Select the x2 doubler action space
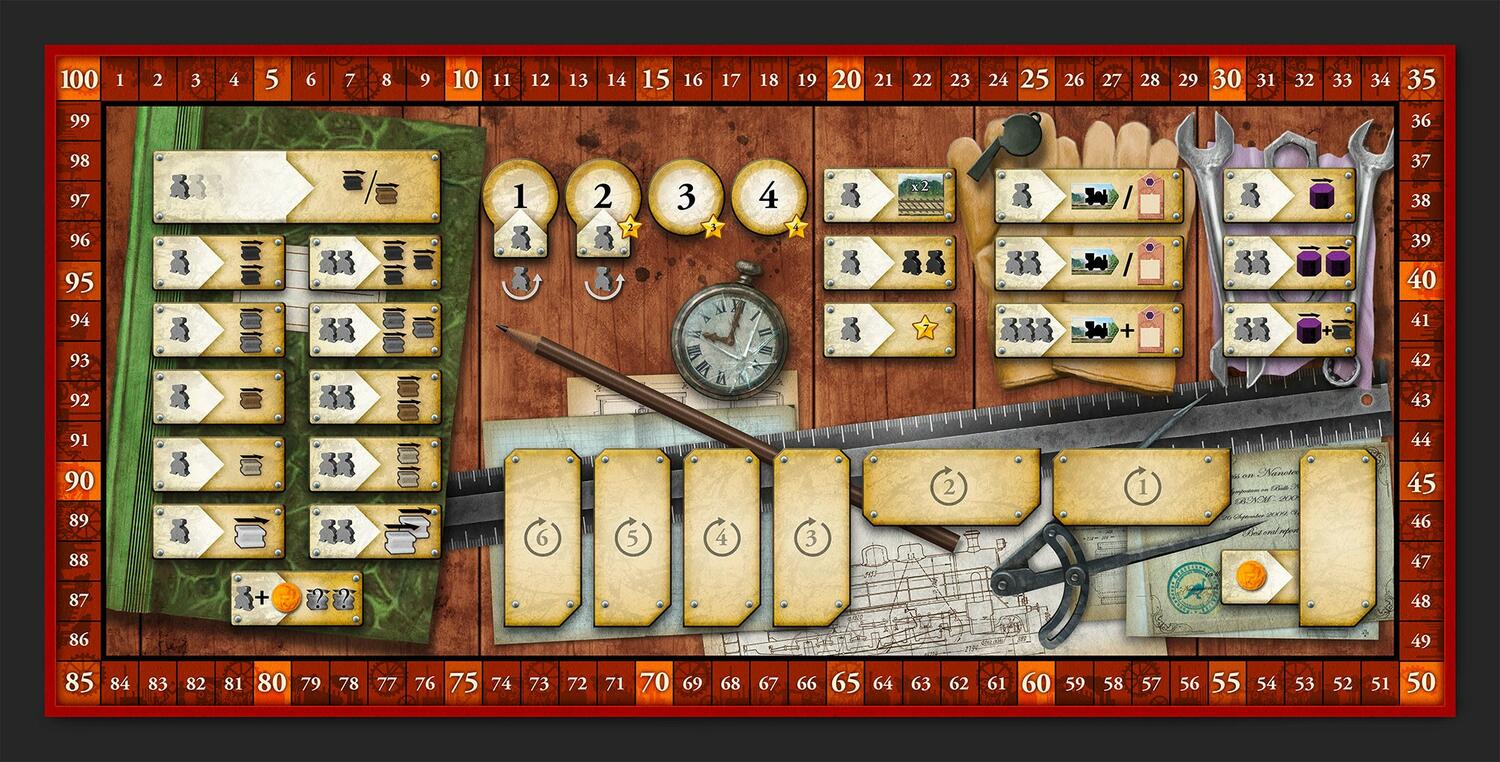 [889, 196]
